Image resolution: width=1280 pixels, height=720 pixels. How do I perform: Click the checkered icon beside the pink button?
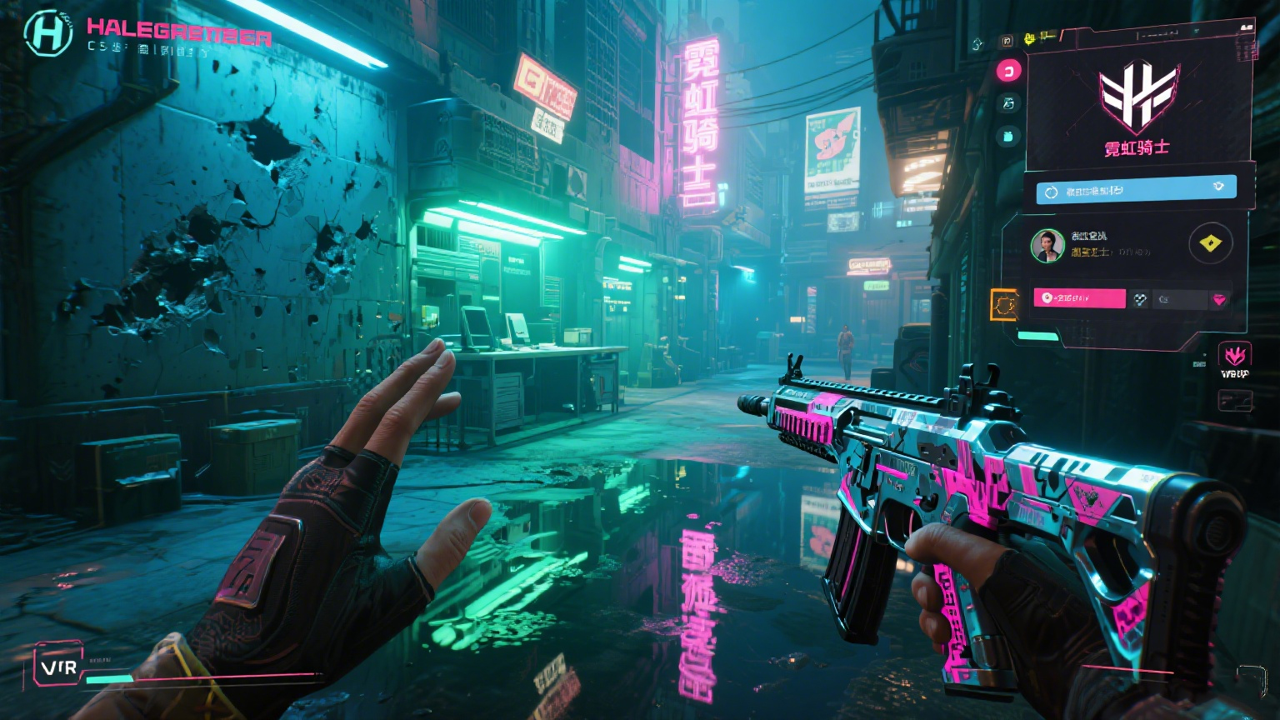1140,298
